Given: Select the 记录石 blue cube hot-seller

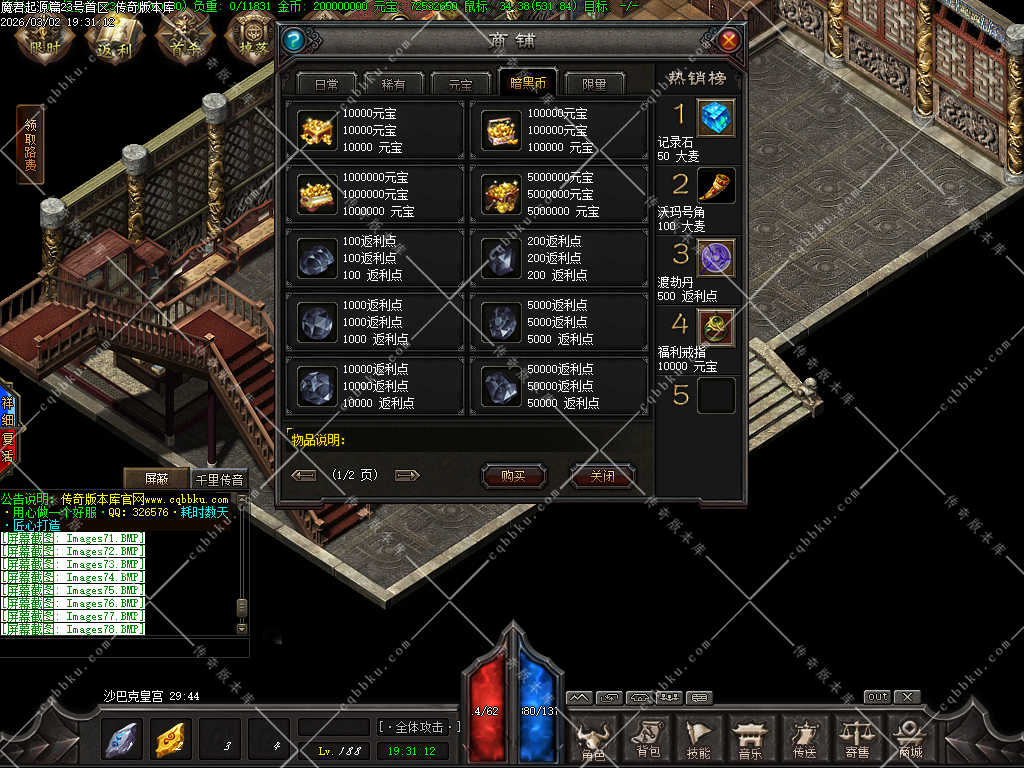Looking at the screenshot, I should pyautogui.click(x=716, y=117).
